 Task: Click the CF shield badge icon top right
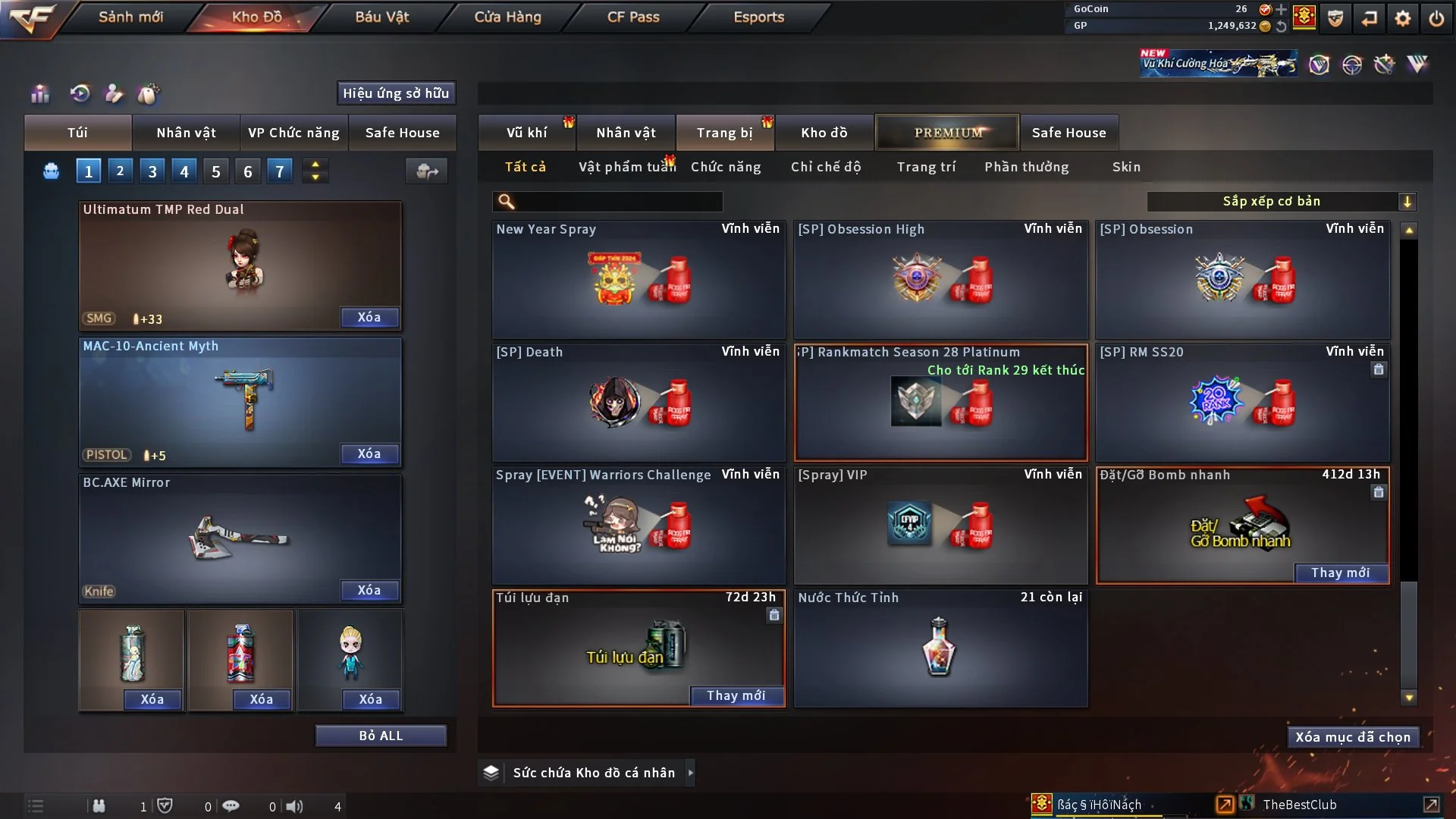pos(1335,17)
